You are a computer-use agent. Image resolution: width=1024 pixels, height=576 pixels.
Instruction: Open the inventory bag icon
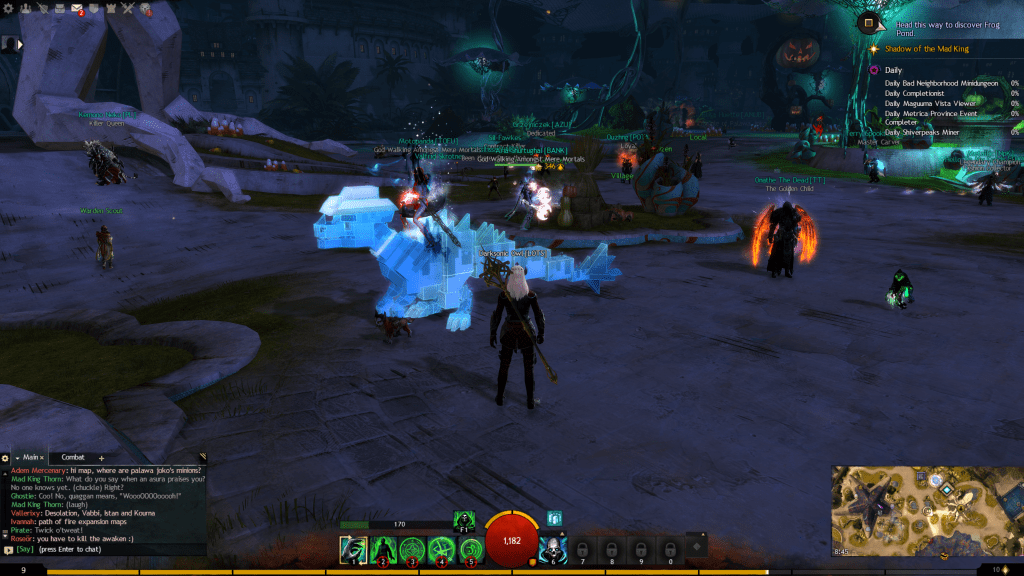tap(60, 9)
